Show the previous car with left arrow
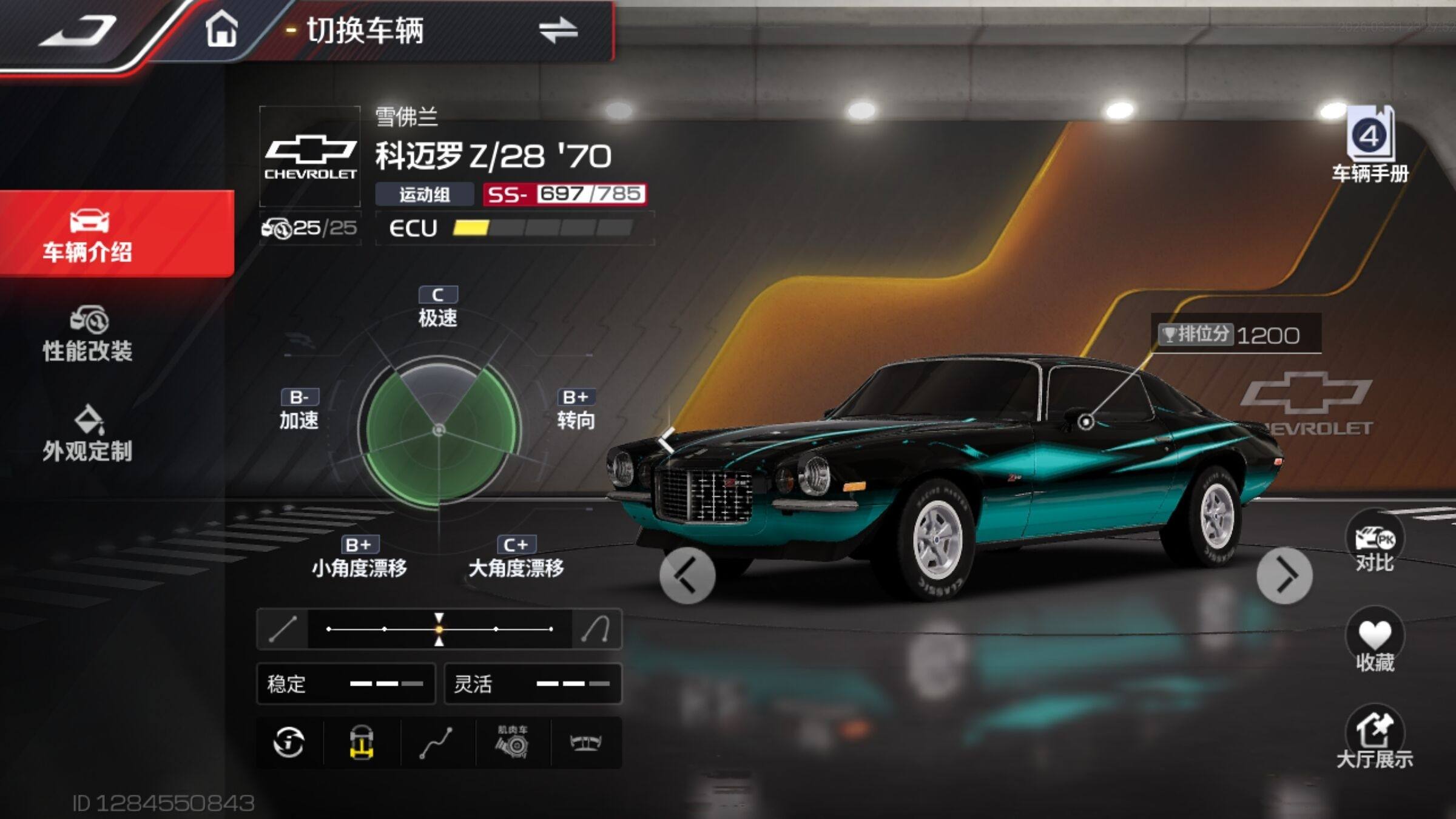The width and height of the screenshot is (1456, 819). tap(687, 575)
